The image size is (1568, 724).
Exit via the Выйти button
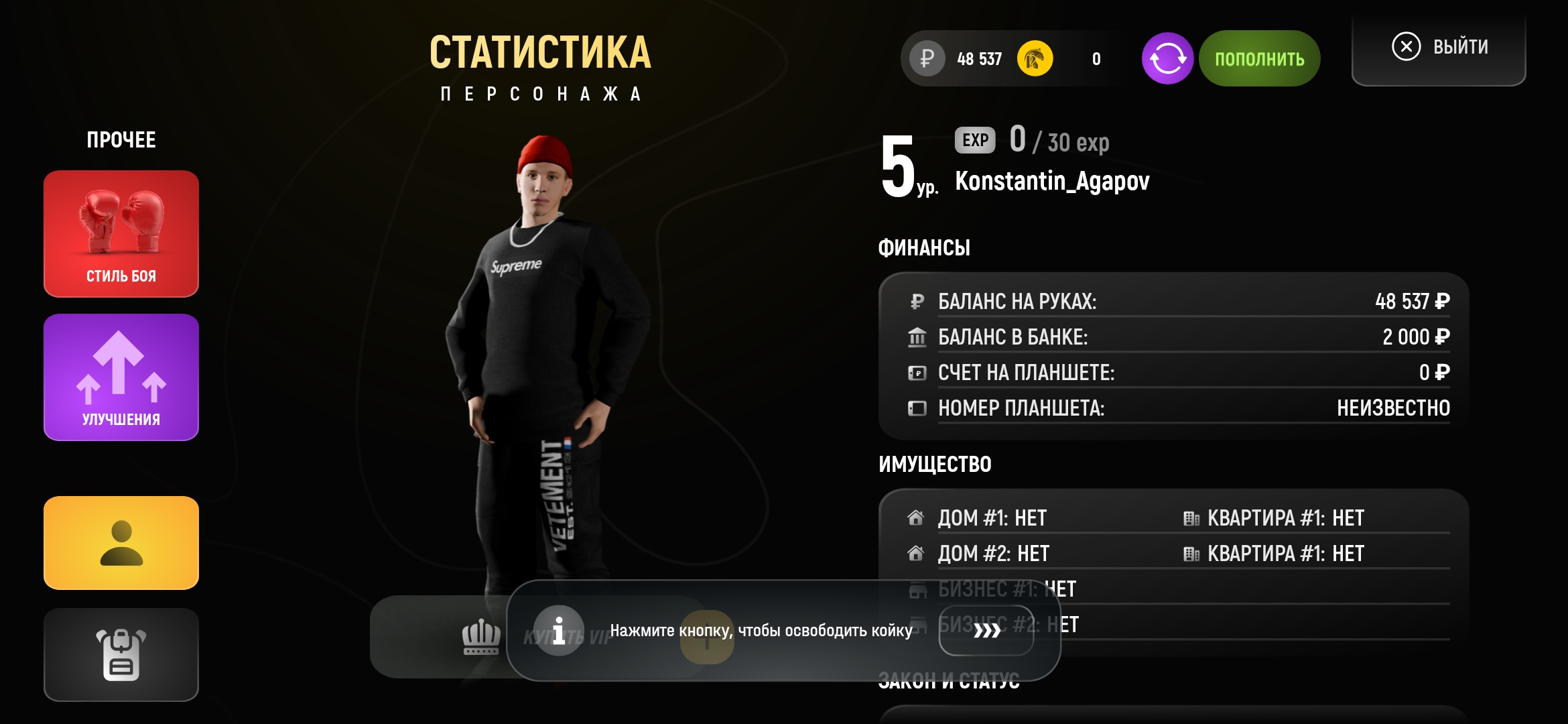pyautogui.click(x=1439, y=47)
